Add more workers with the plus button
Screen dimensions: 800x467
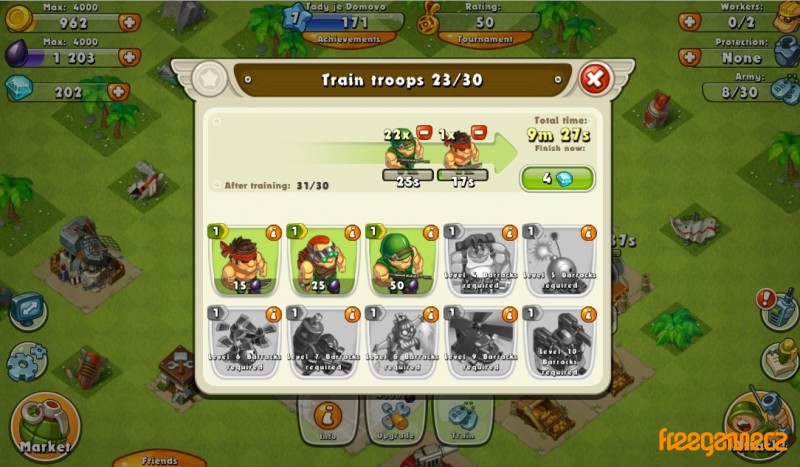tap(689, 21)
